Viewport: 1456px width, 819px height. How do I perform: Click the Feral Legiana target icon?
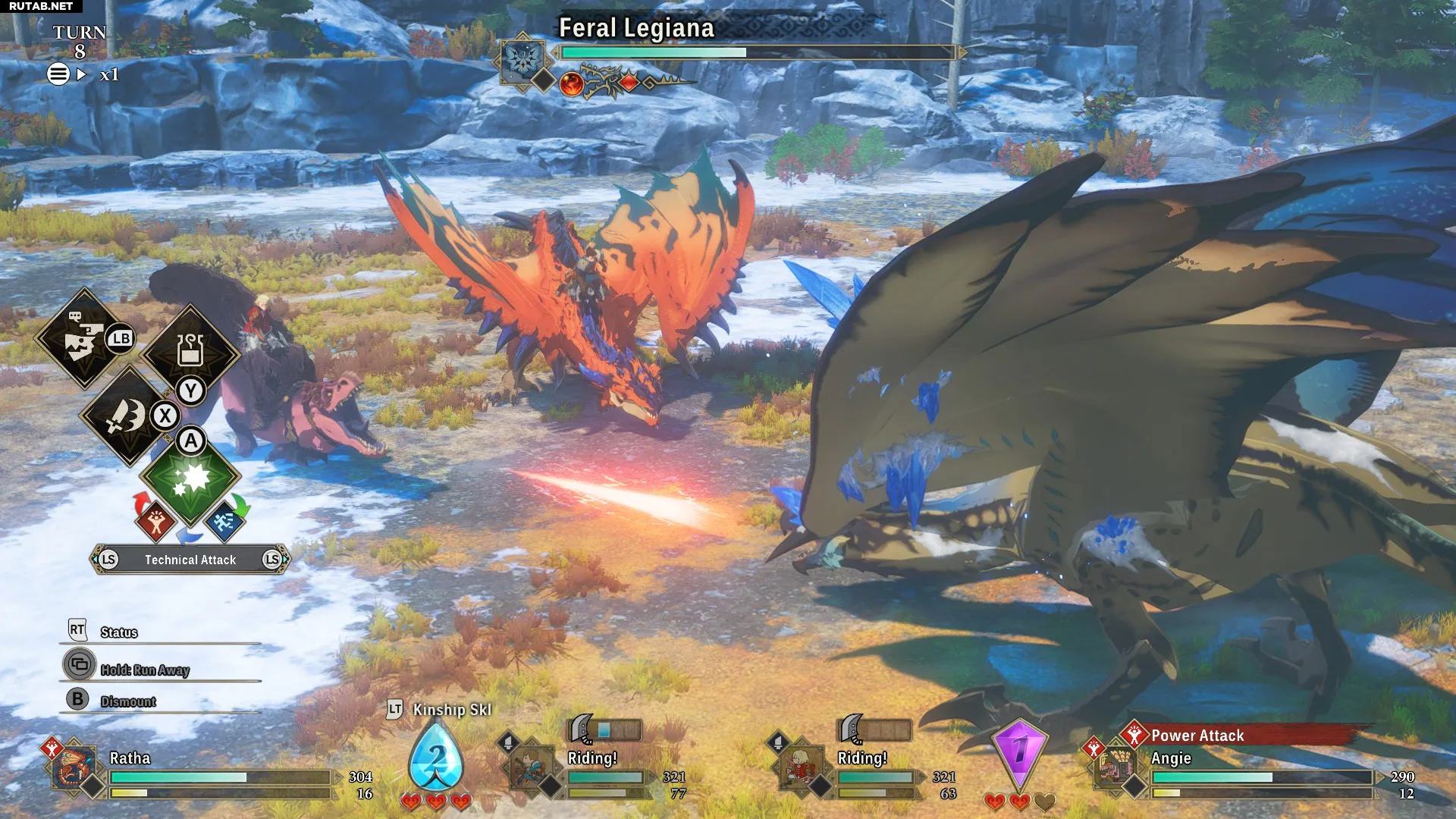point(524,58)
